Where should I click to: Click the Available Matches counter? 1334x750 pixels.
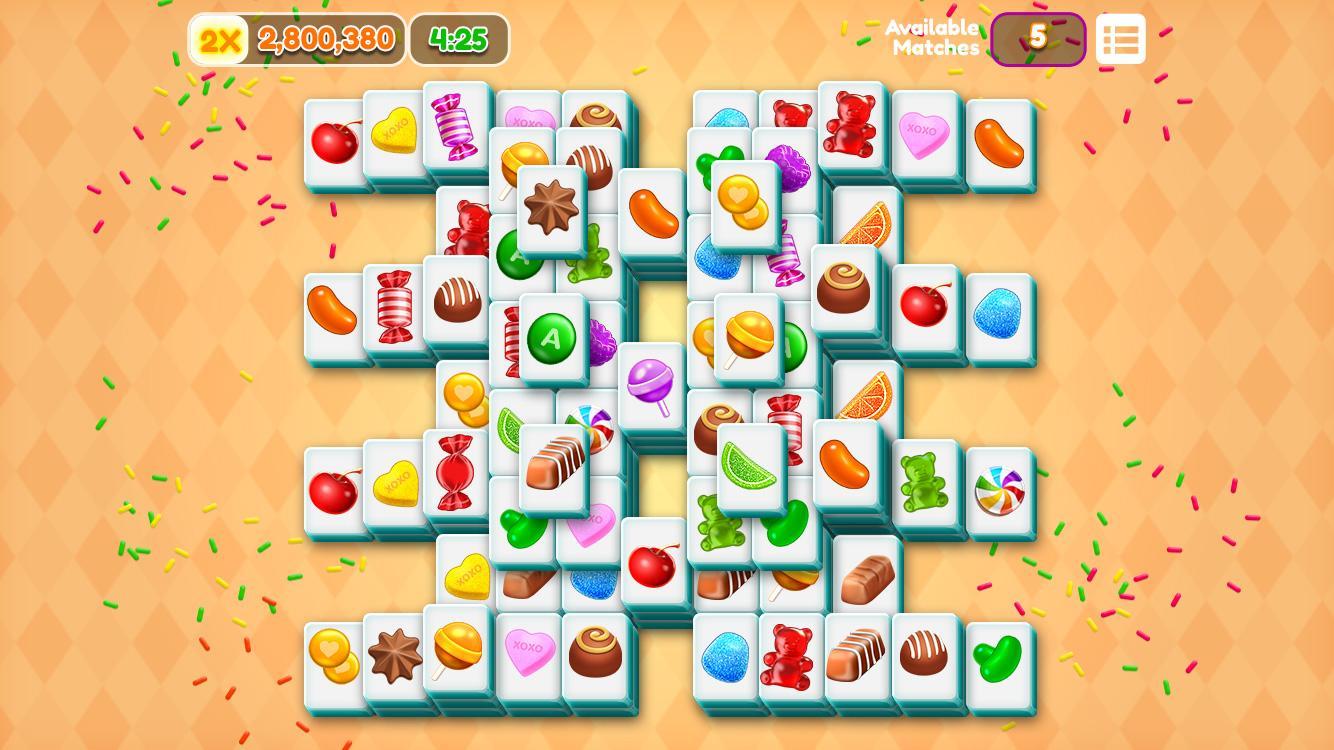pyautogui.click(x=1037, y=38)
